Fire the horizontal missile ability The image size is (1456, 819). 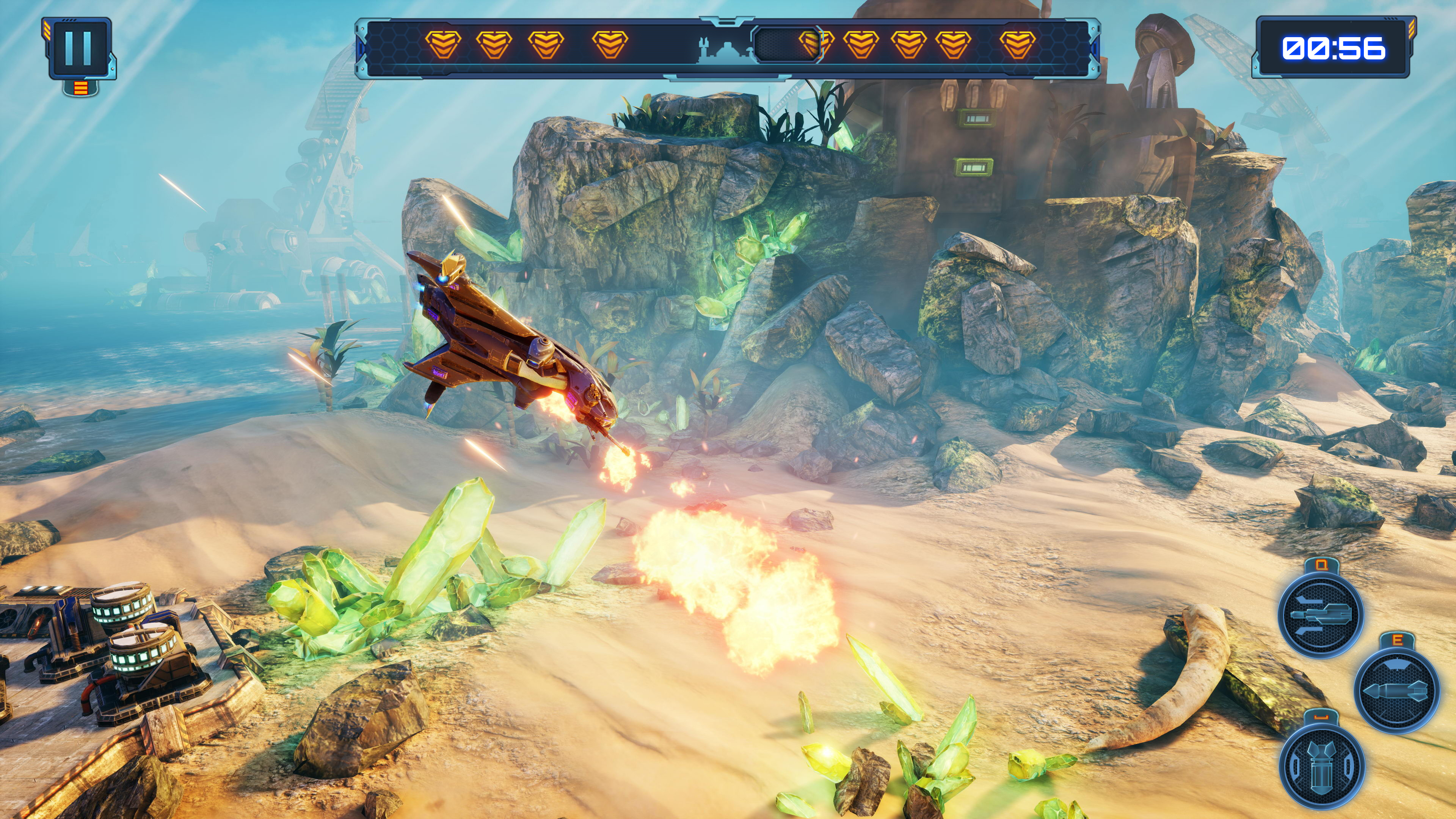1396,690
